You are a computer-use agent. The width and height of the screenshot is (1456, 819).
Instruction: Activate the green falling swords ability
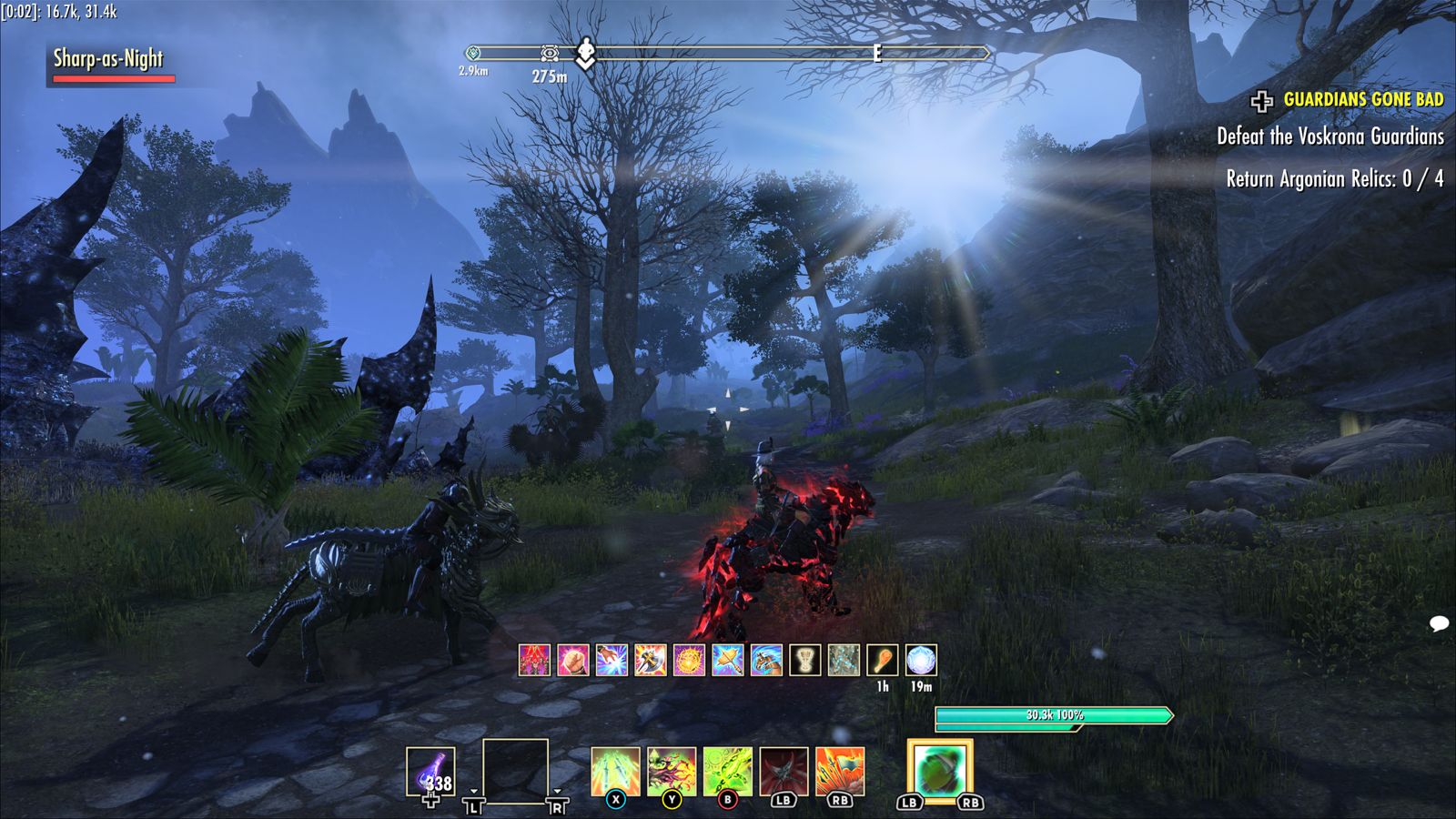coord(615,771)
